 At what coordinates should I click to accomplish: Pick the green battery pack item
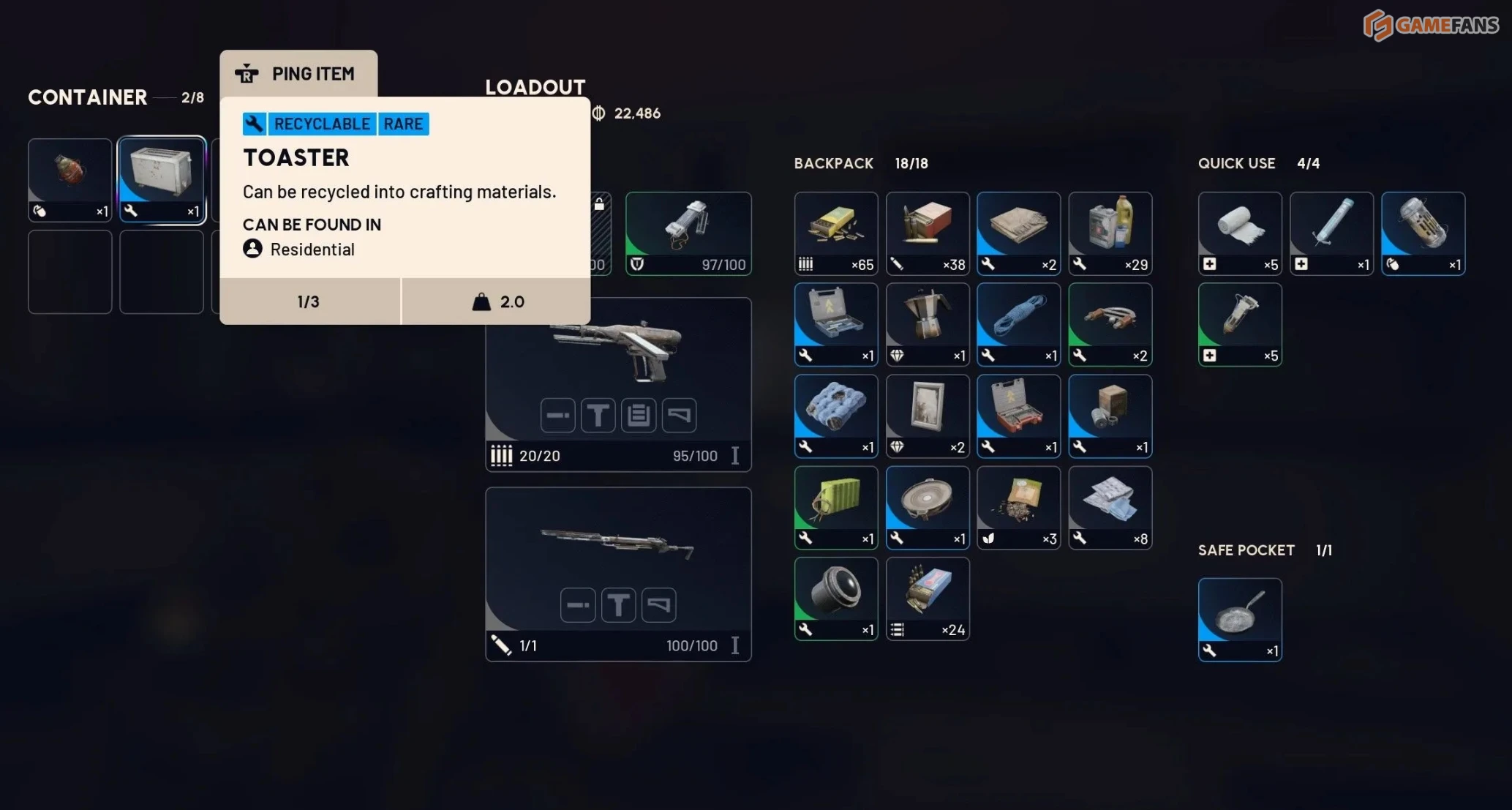(836, 507)
